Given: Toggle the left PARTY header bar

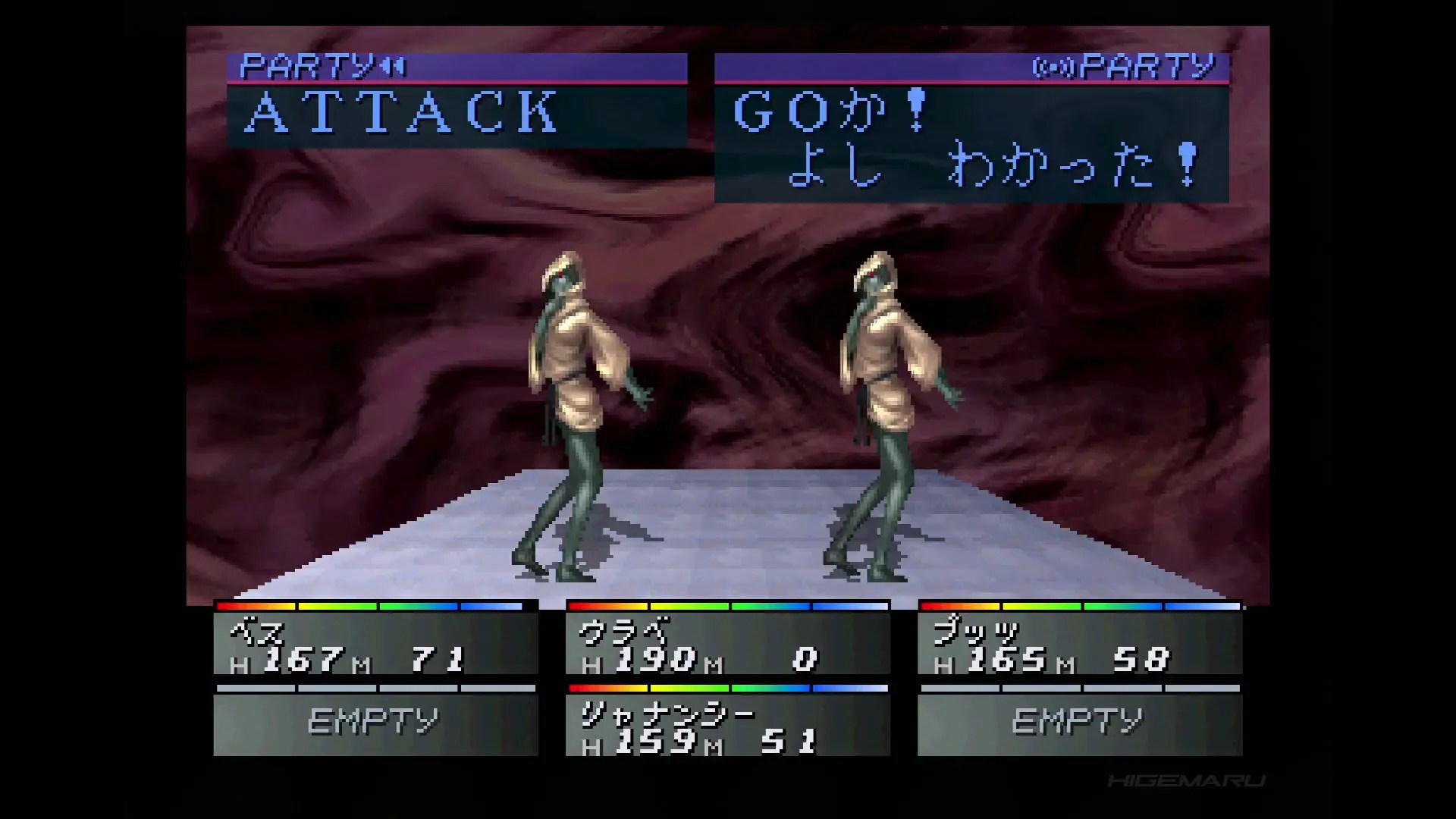Looking at the screenshot, I should (455, 67).
